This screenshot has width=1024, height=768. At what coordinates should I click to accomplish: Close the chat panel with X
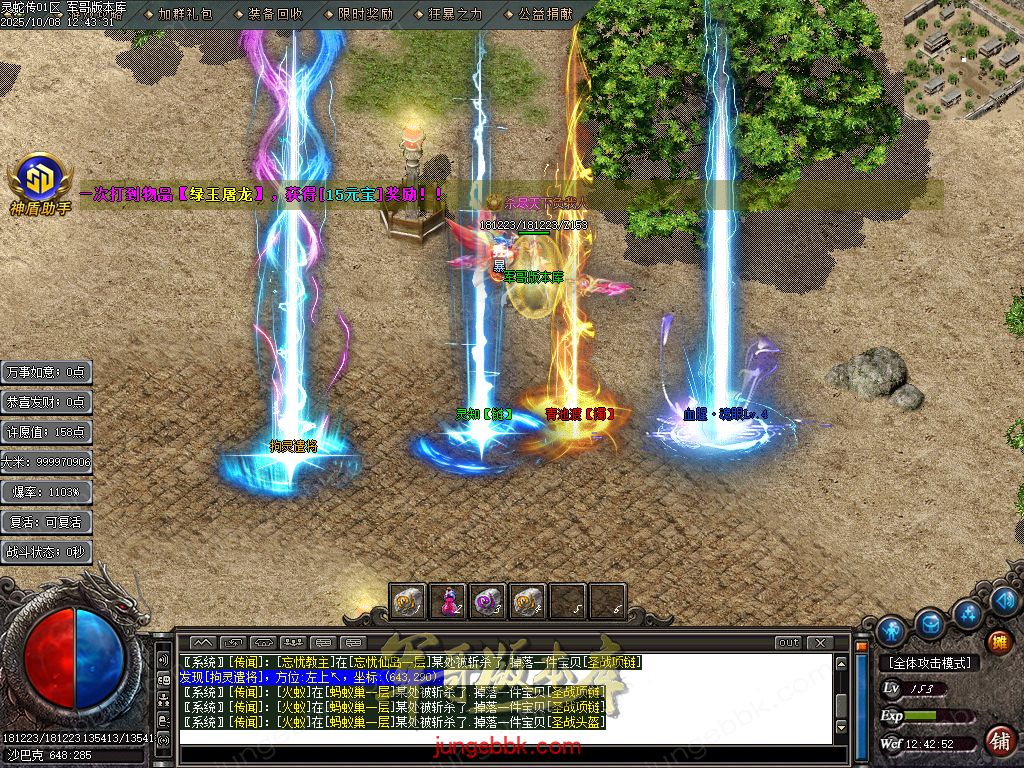[820, 642]
